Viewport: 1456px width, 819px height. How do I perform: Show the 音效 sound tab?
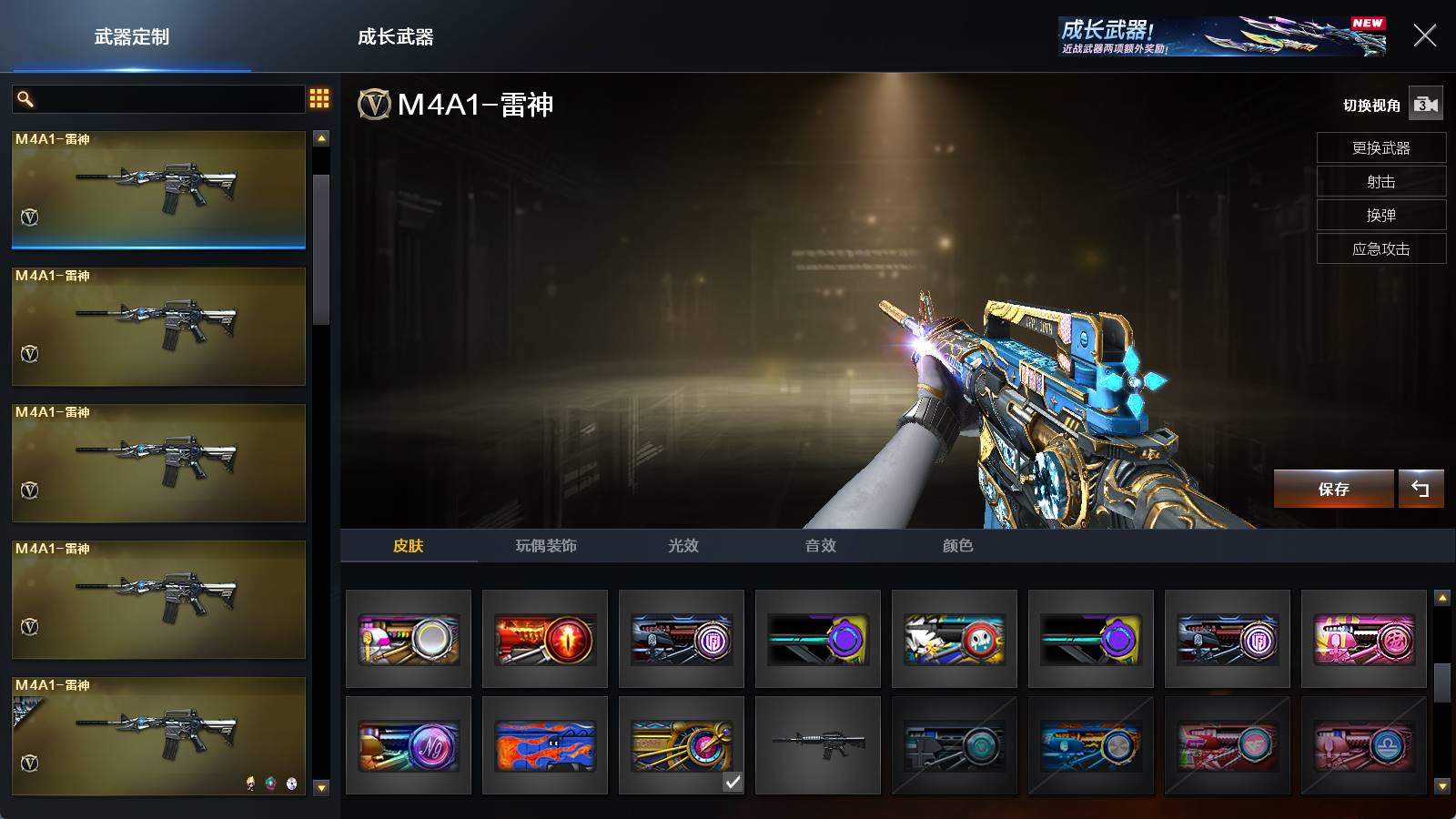(820, 545)
